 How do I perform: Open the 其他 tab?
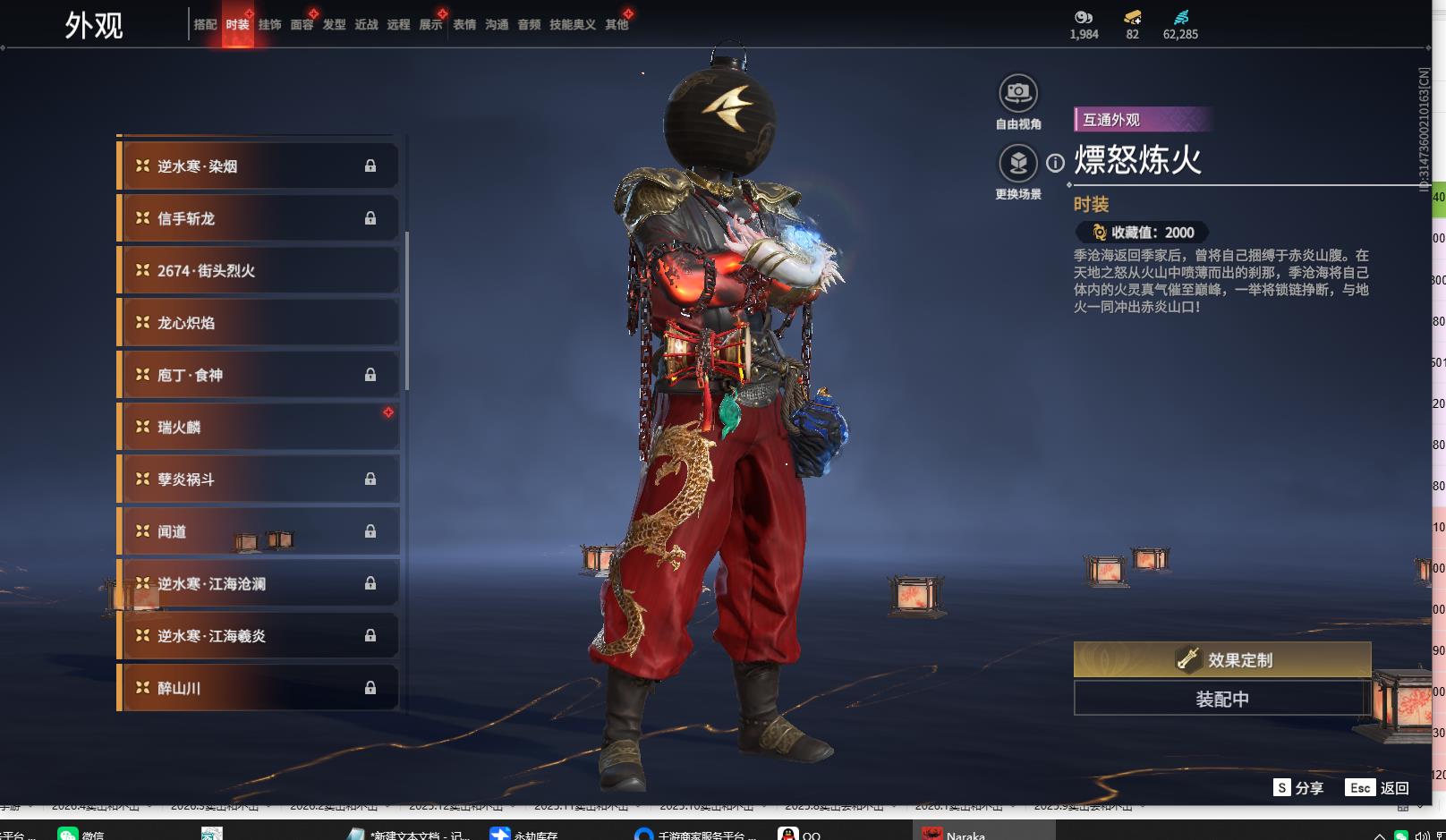617,25
